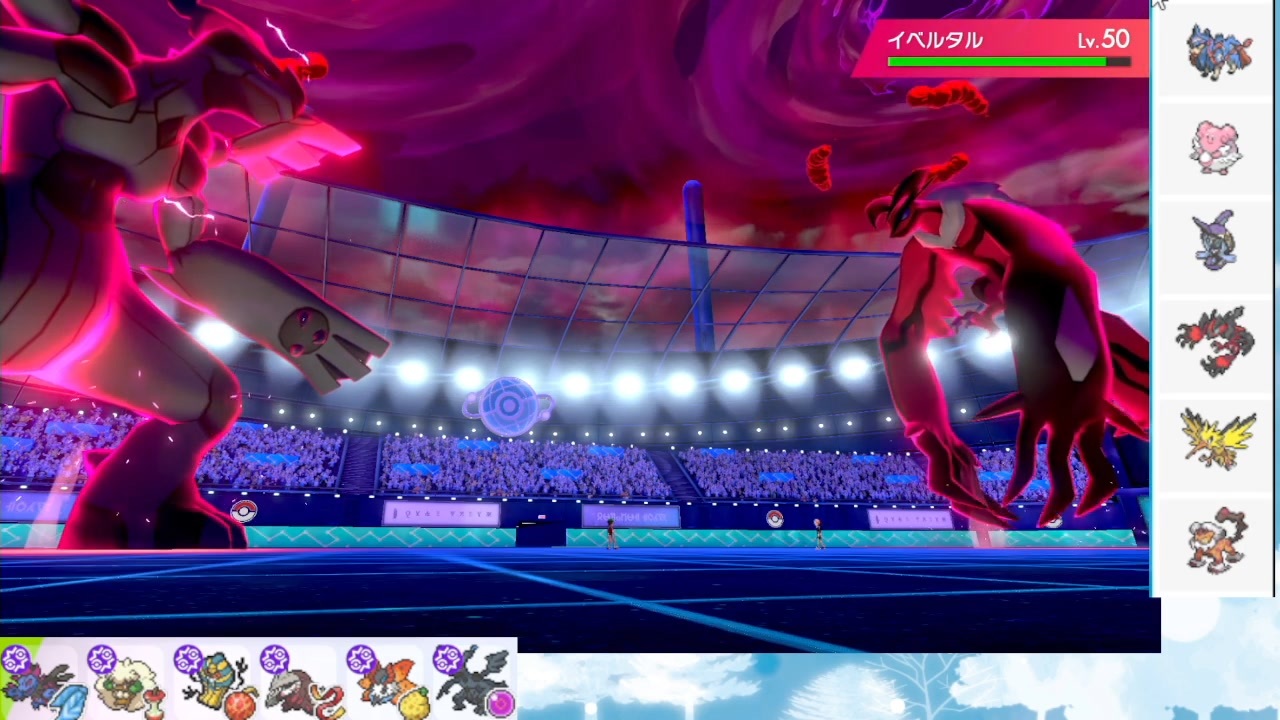The height and width of the screenshot is (720, 1280).
Task: Click Yveltal's green HP bar
Action: click(x=995, y=61)
